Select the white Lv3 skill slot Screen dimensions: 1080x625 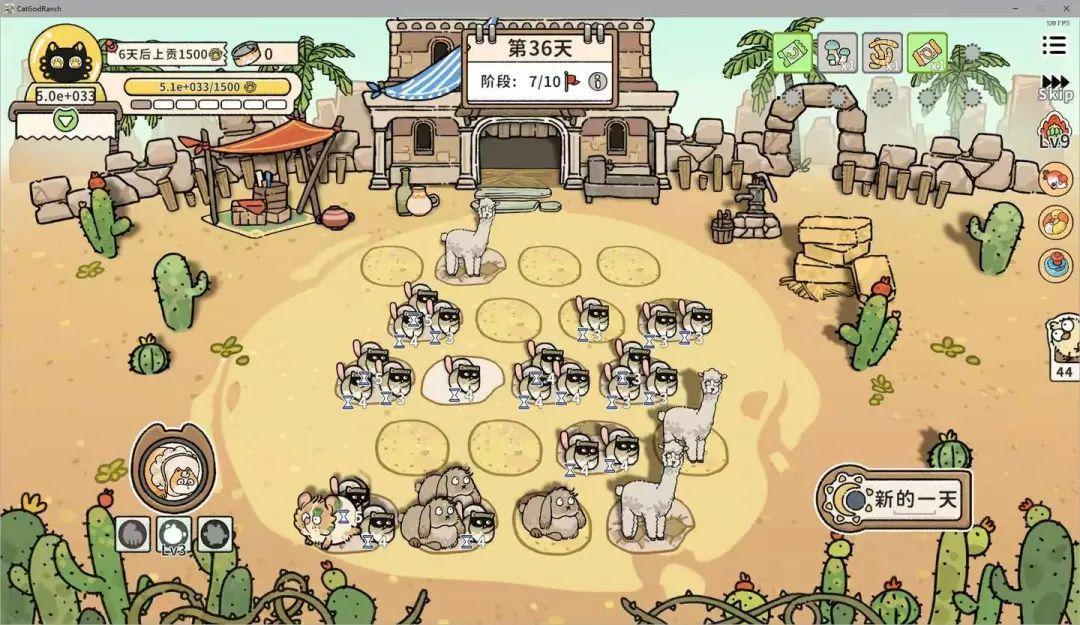[174, 533]
